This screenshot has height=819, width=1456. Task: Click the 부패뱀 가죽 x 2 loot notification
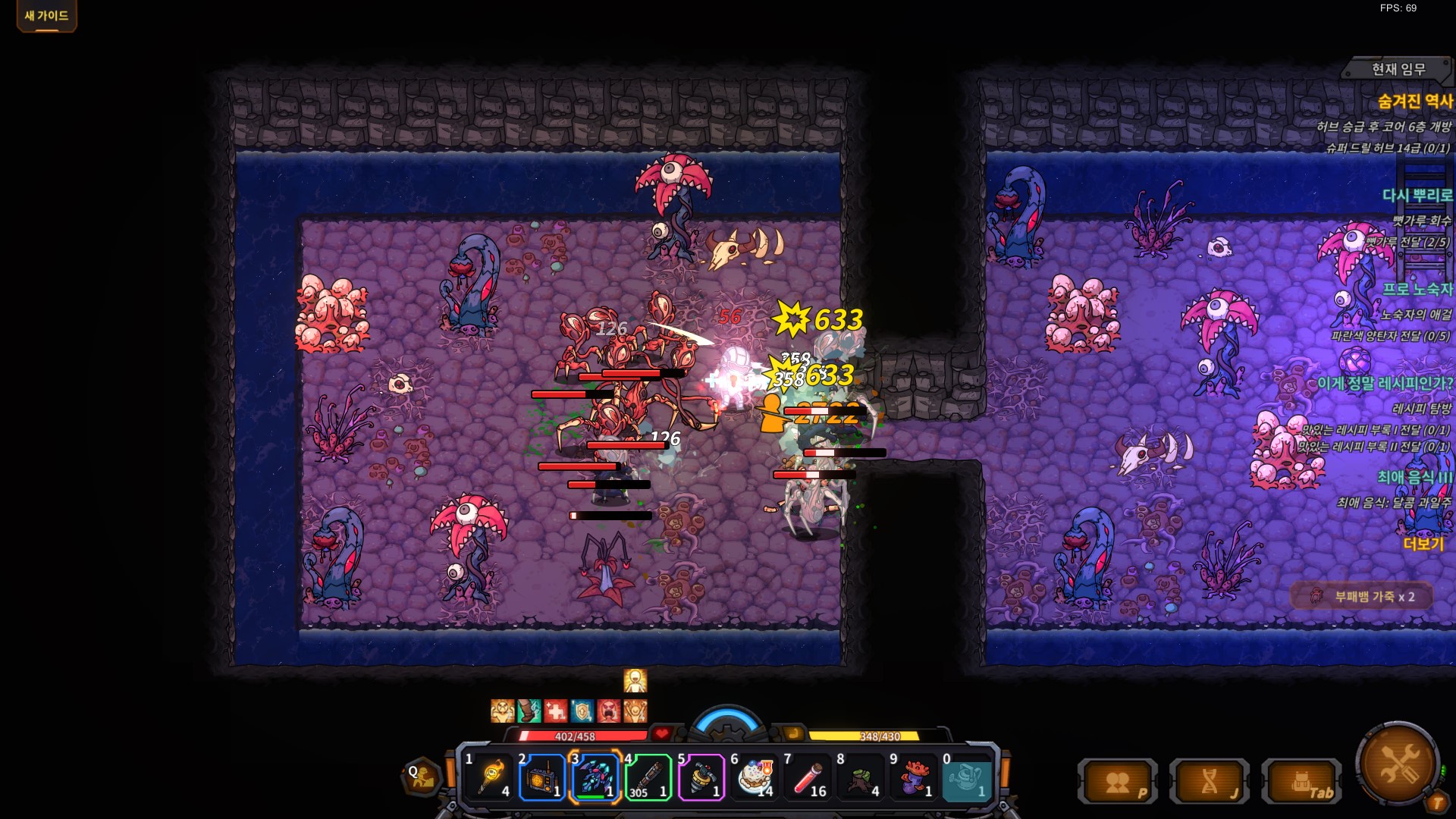[x=1363, y=597]
